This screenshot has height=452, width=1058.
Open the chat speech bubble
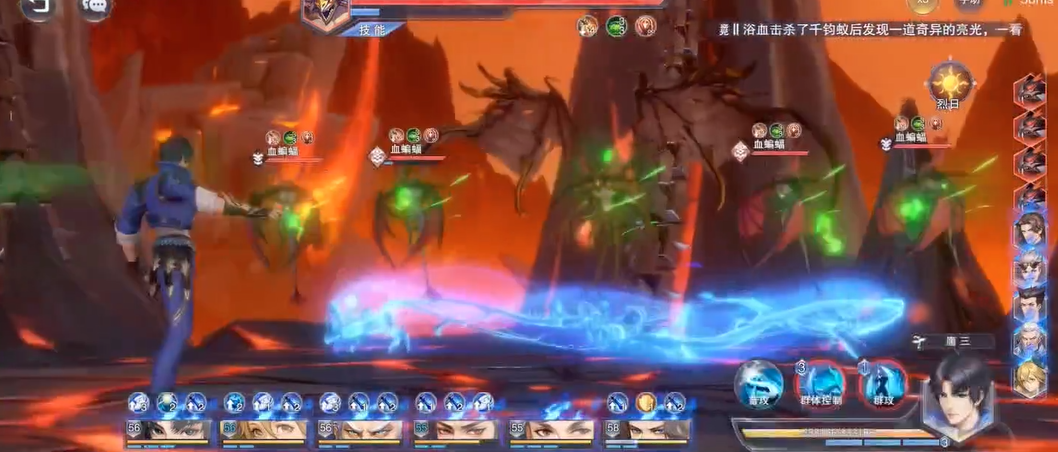coord(94,7)
